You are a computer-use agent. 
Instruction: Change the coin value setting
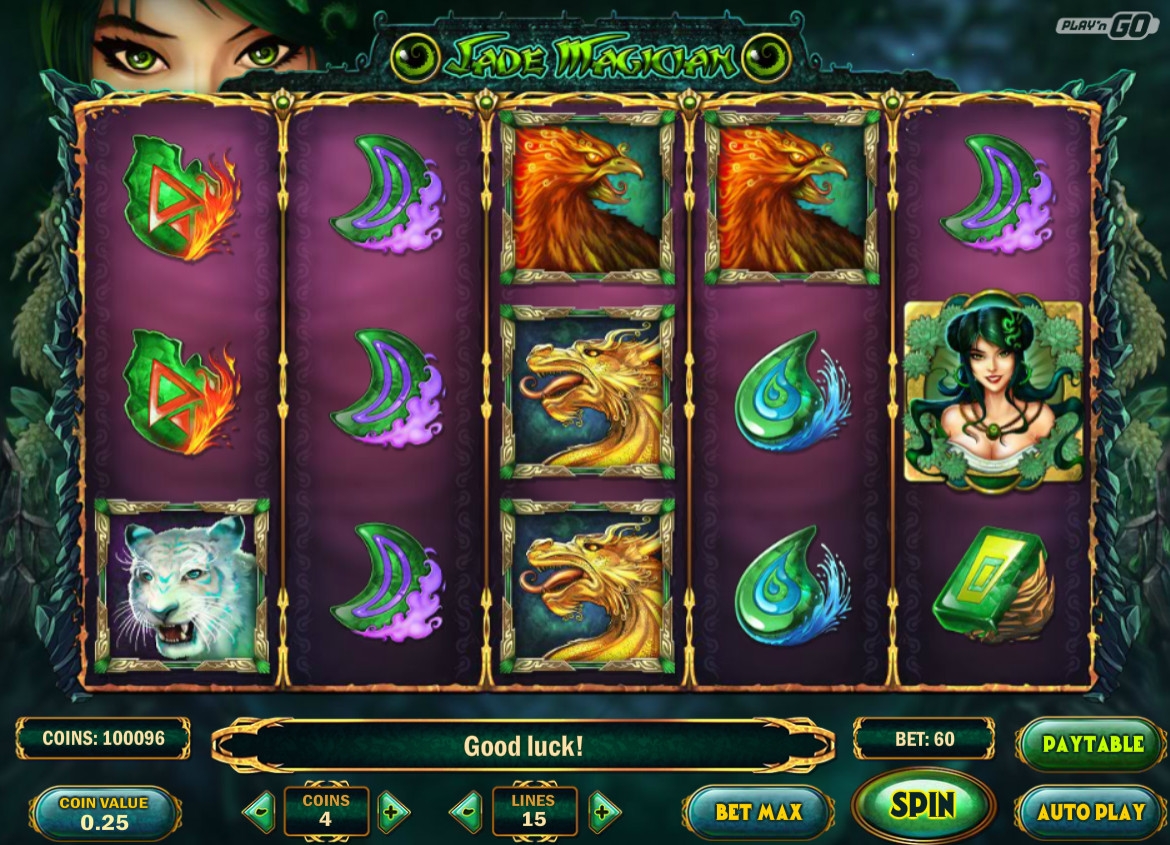point(104,813)
